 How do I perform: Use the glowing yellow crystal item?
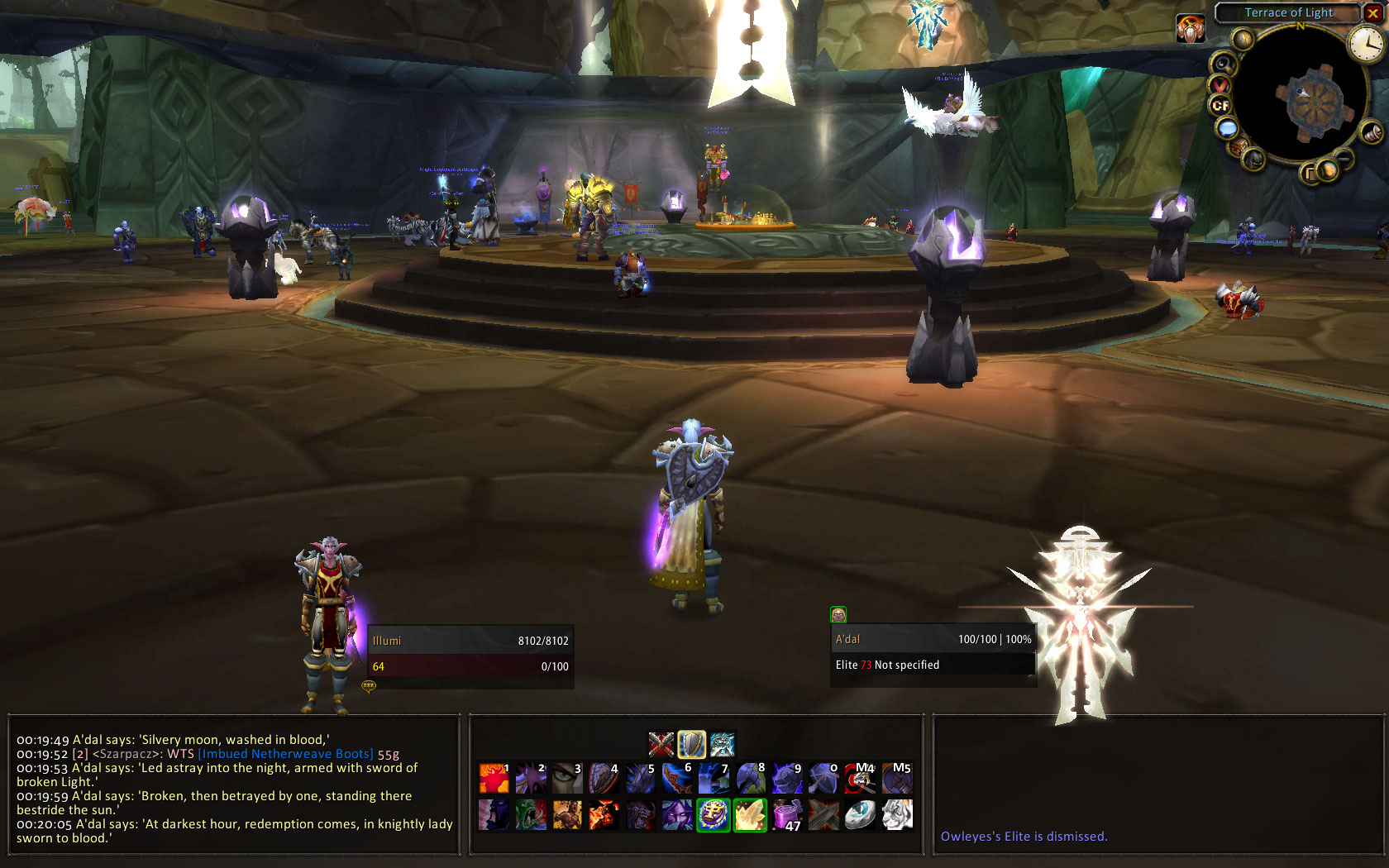750,815
